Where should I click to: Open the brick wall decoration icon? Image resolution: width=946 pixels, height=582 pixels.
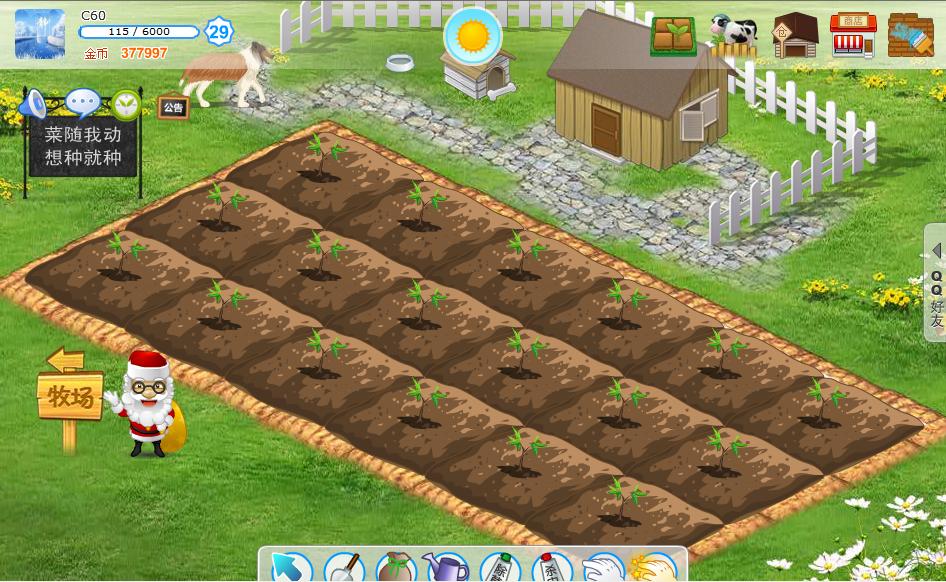point(910,36)
